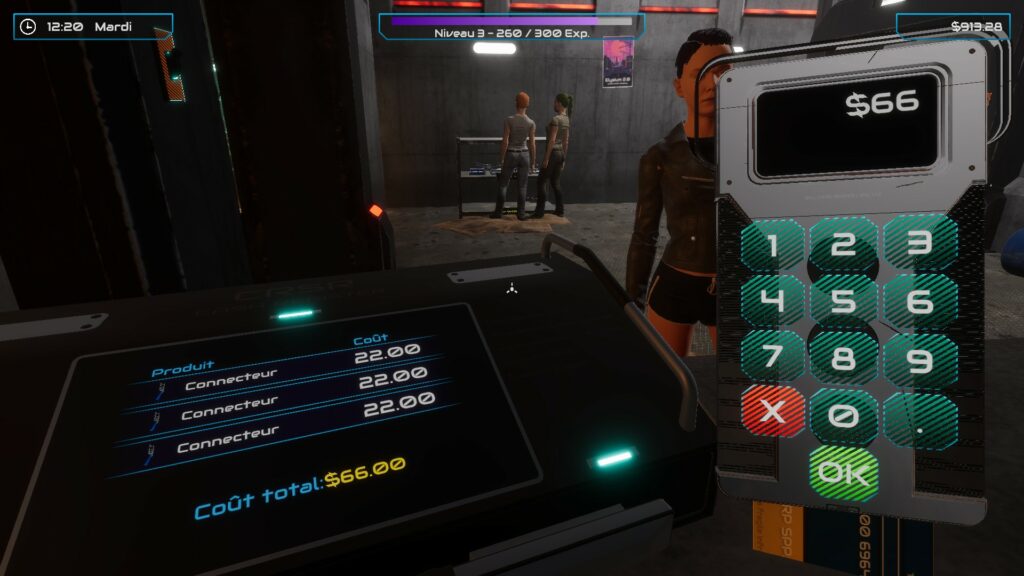Screen dimensions: 1024x576
Task: Select the number 4 keypad button
Action: pos(771,301)
